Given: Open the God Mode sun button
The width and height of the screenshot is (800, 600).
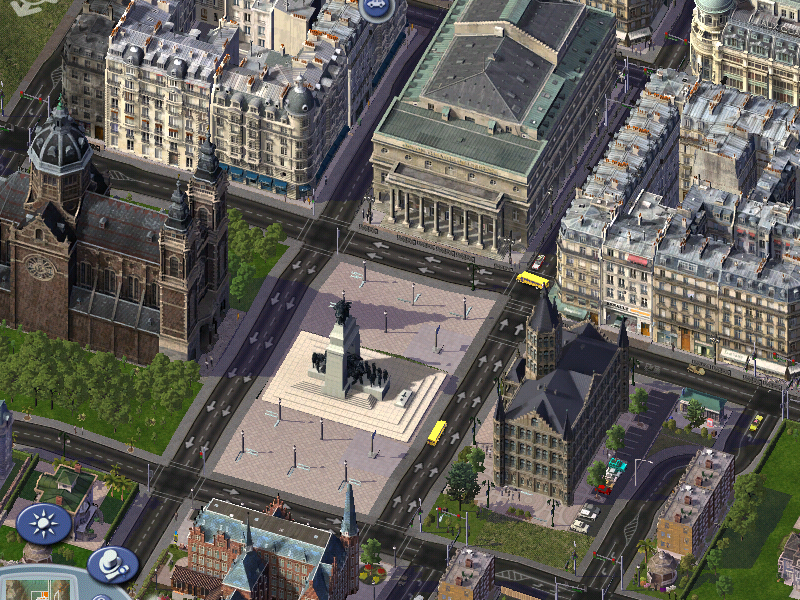Looking at the screenshot, I should pos(43,523).
